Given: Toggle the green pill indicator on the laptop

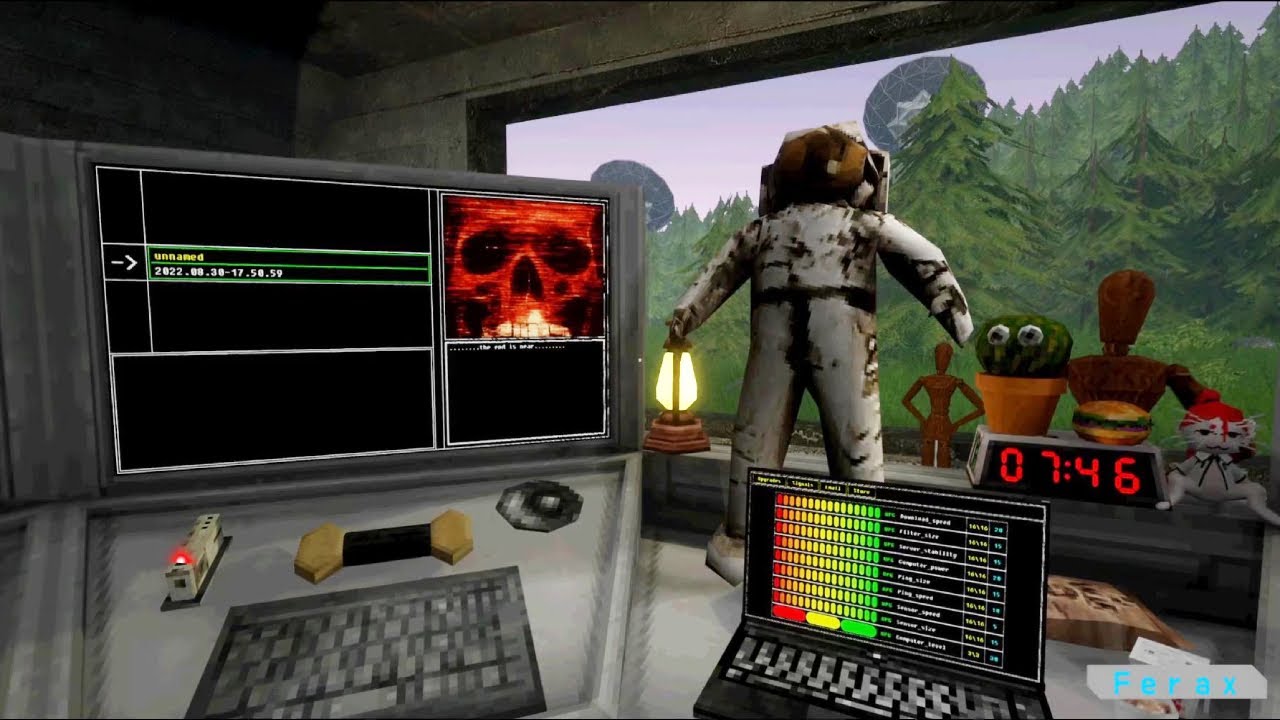Looking at the screenshot, I should [857, 629].
